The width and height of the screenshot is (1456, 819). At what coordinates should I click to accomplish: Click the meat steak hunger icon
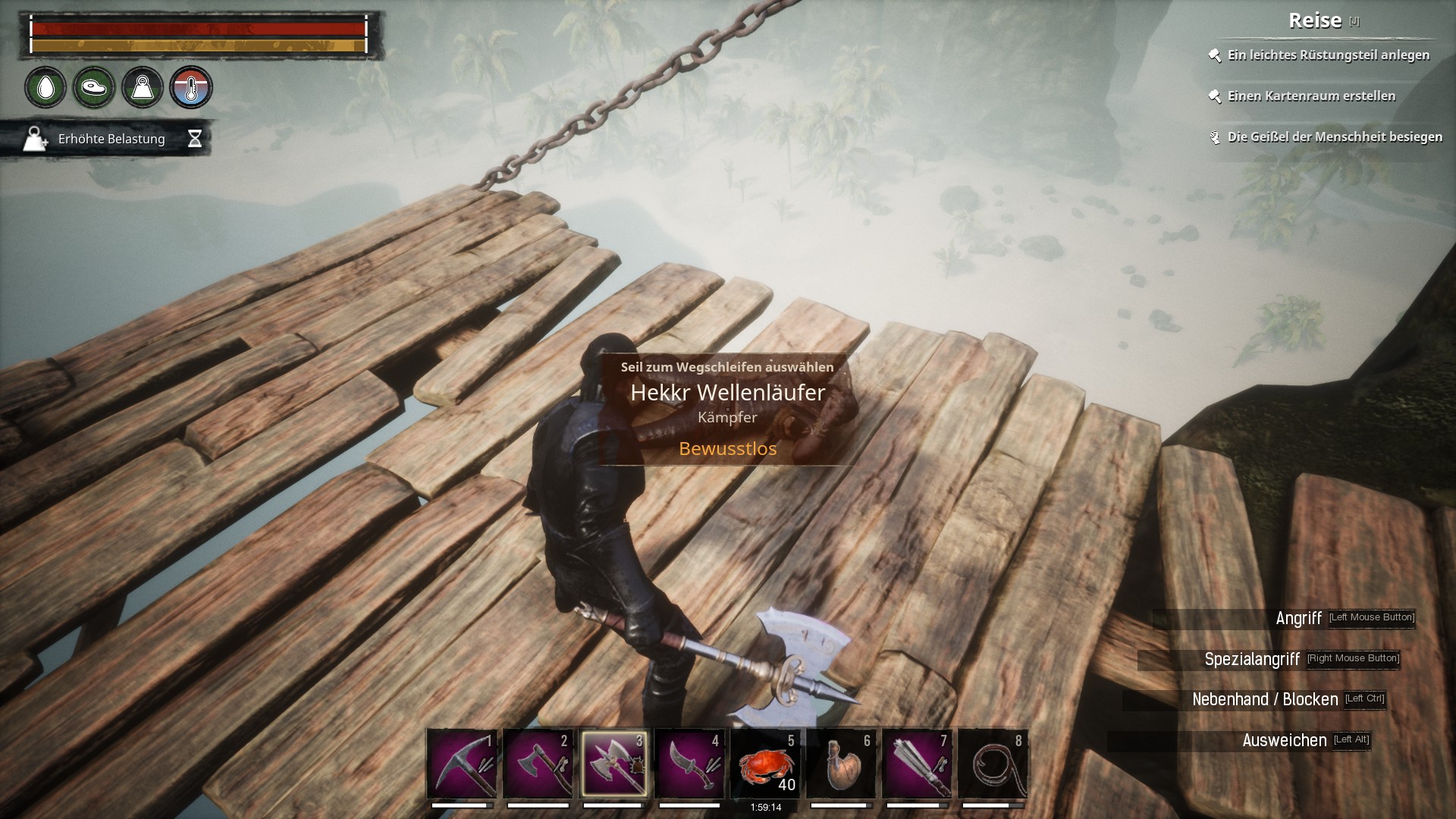click(94, 88)
